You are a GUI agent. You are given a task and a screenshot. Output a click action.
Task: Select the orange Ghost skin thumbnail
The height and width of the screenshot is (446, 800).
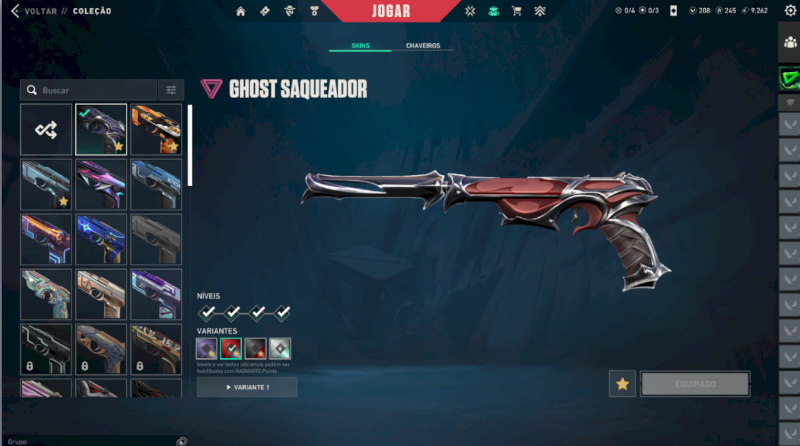pyautogui.click(x=156, y=129)
